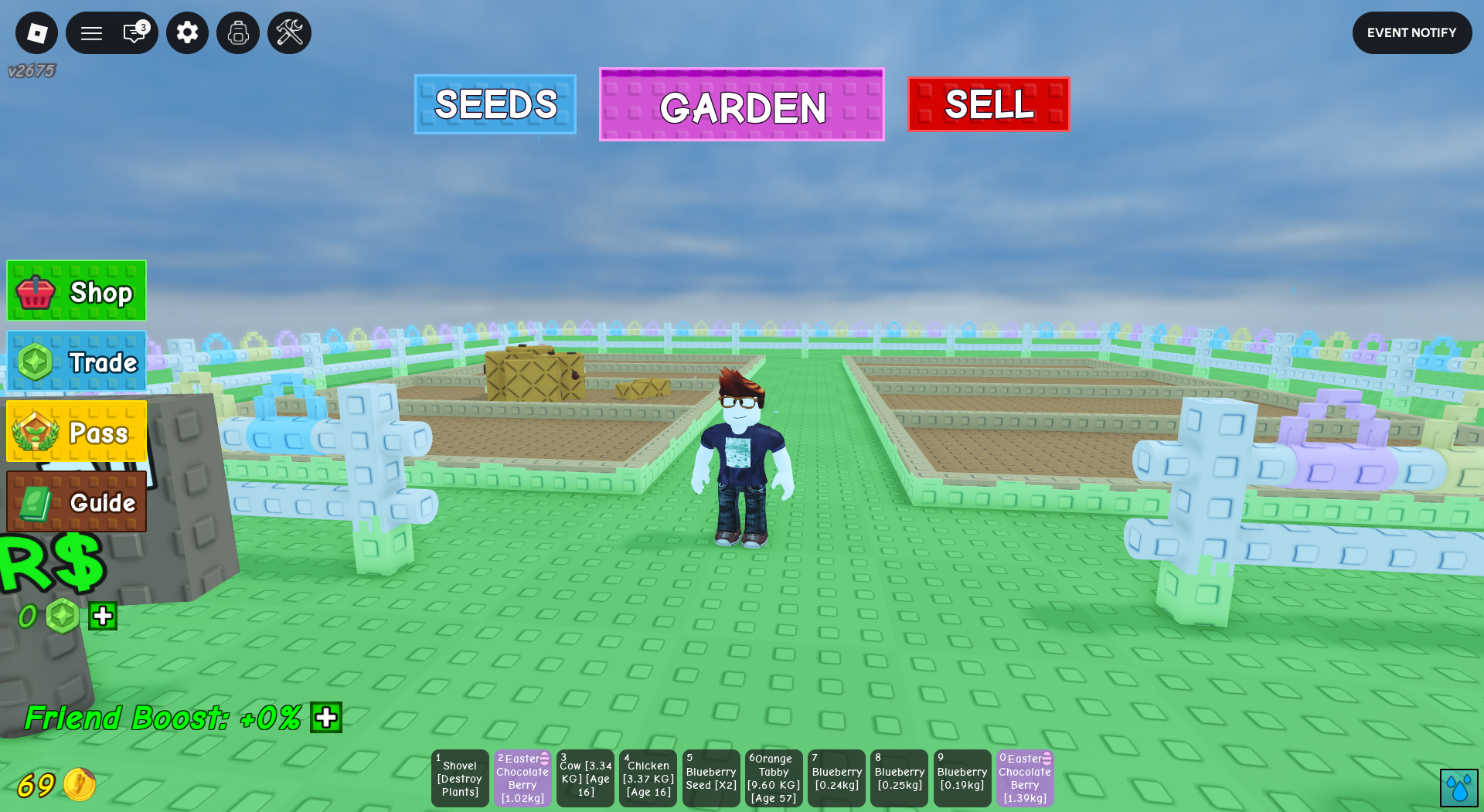The image size is (1484, 812).
Task: Click the plus to buy more gems
Action: pyautogui.click(x=103, y=615)
